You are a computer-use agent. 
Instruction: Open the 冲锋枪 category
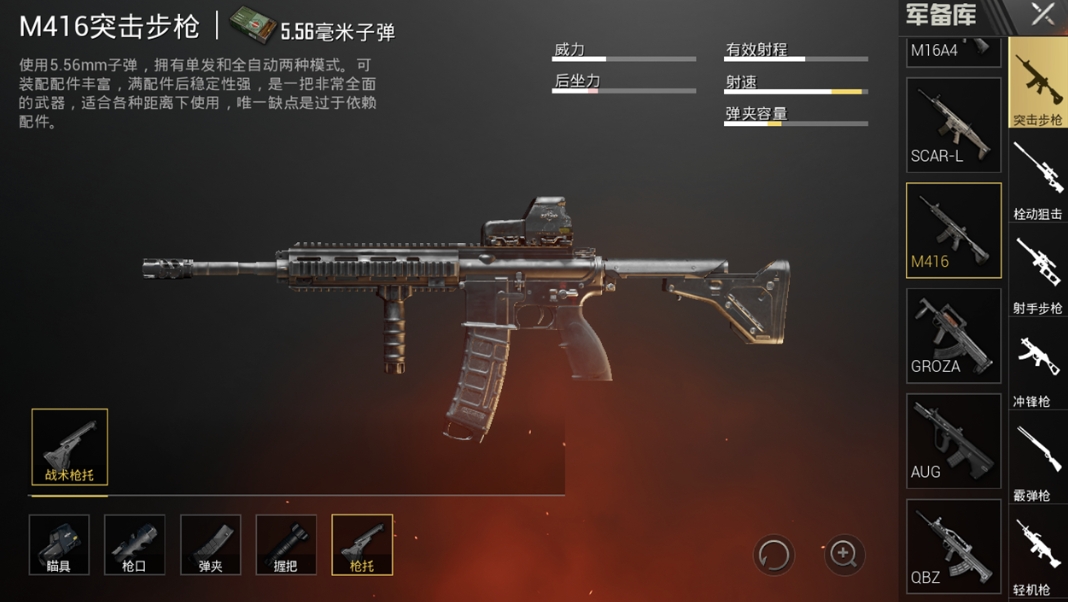1038,368
